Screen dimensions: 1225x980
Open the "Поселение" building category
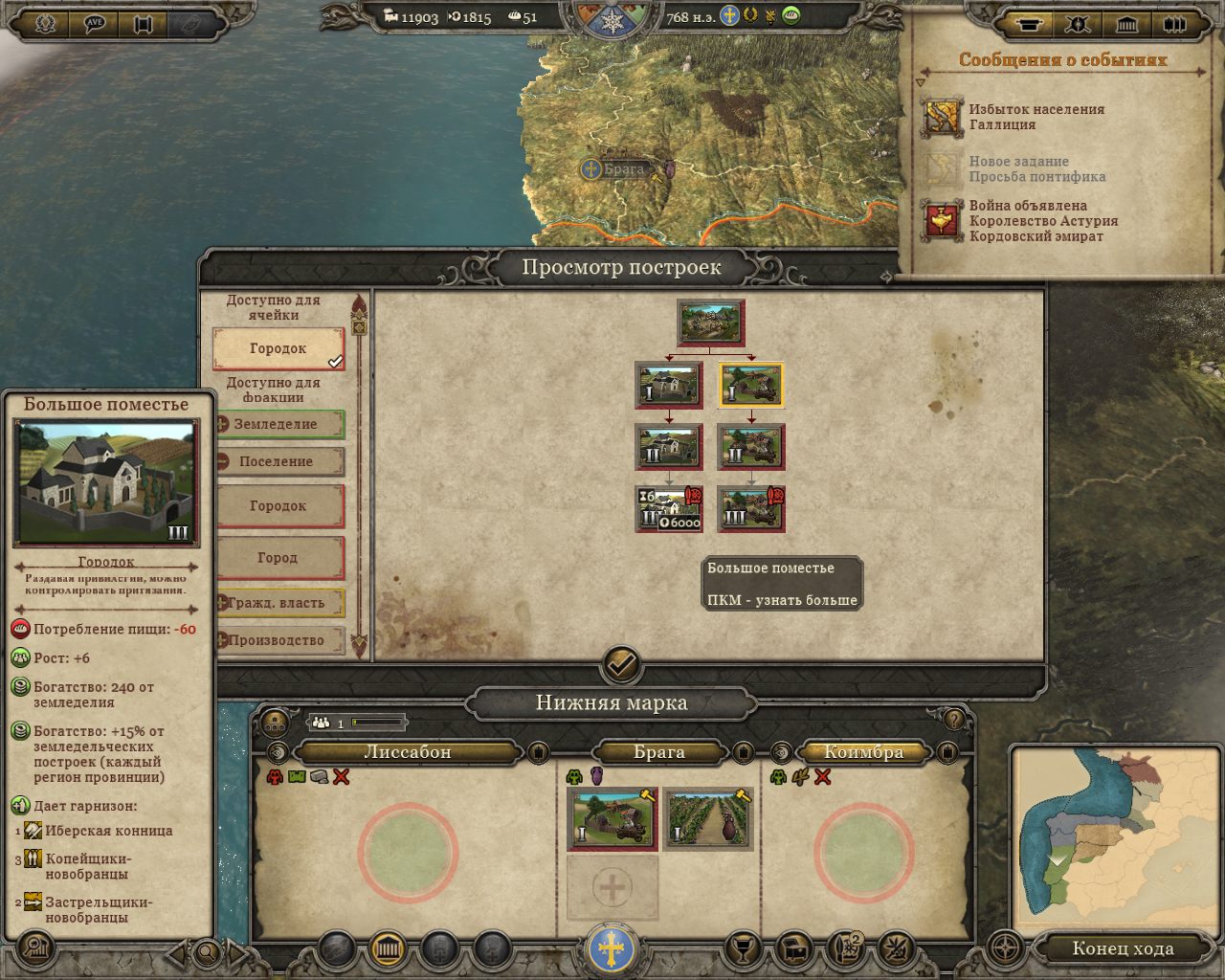click(278, 461)
